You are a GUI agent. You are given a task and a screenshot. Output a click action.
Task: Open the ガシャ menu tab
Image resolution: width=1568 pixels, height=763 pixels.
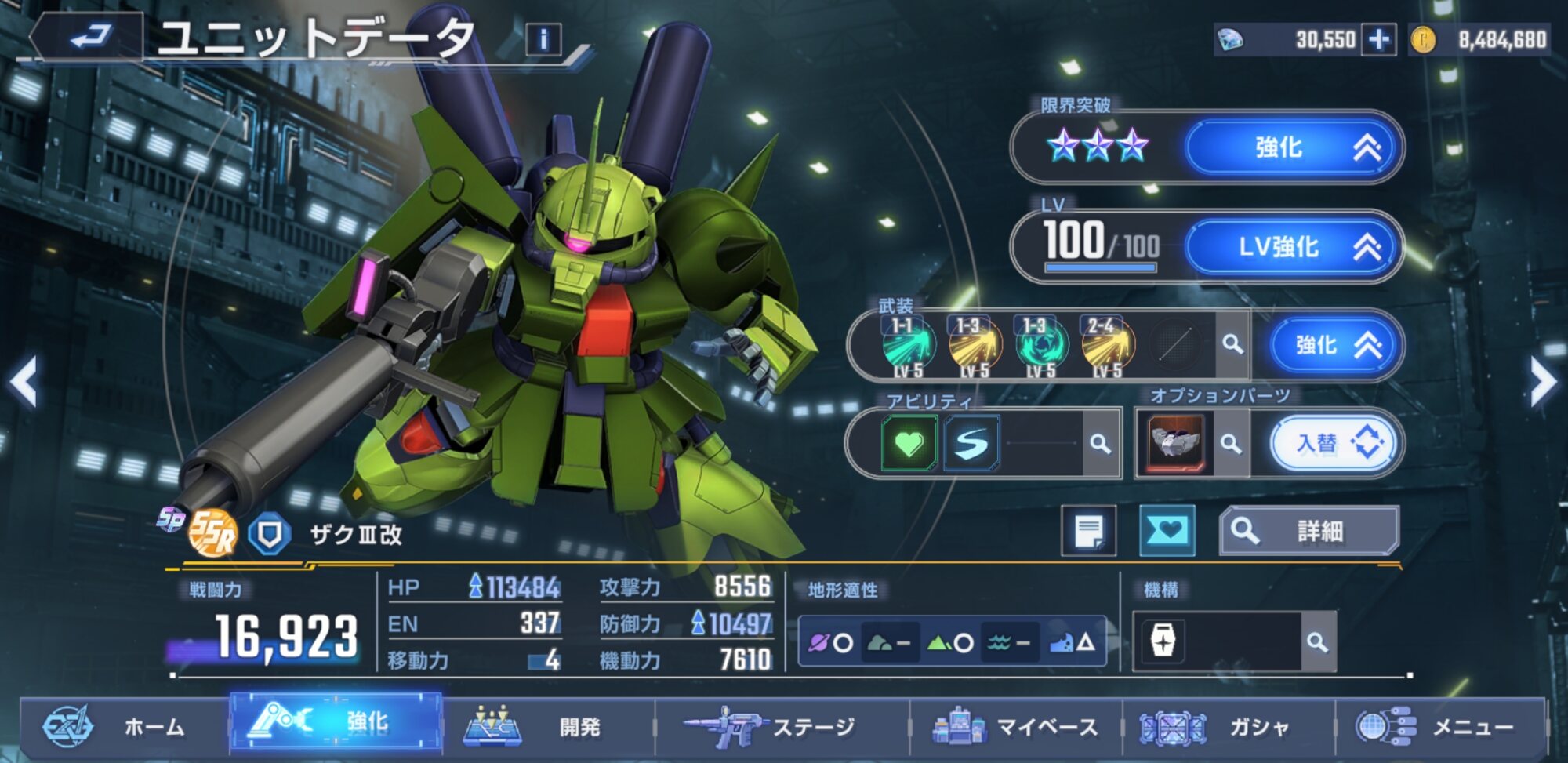1227,728
